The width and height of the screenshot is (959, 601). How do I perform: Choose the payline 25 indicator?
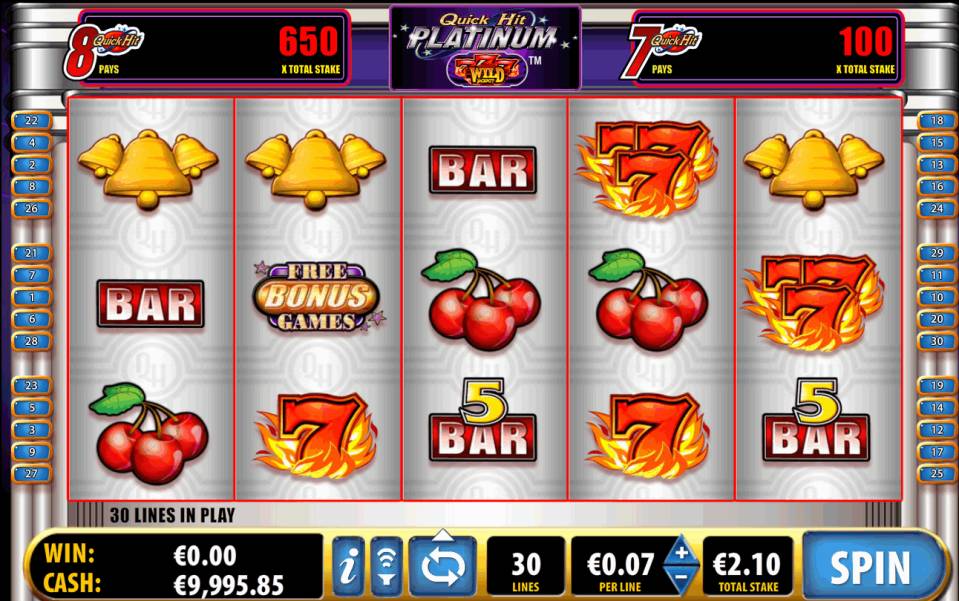tap(936, 474)
